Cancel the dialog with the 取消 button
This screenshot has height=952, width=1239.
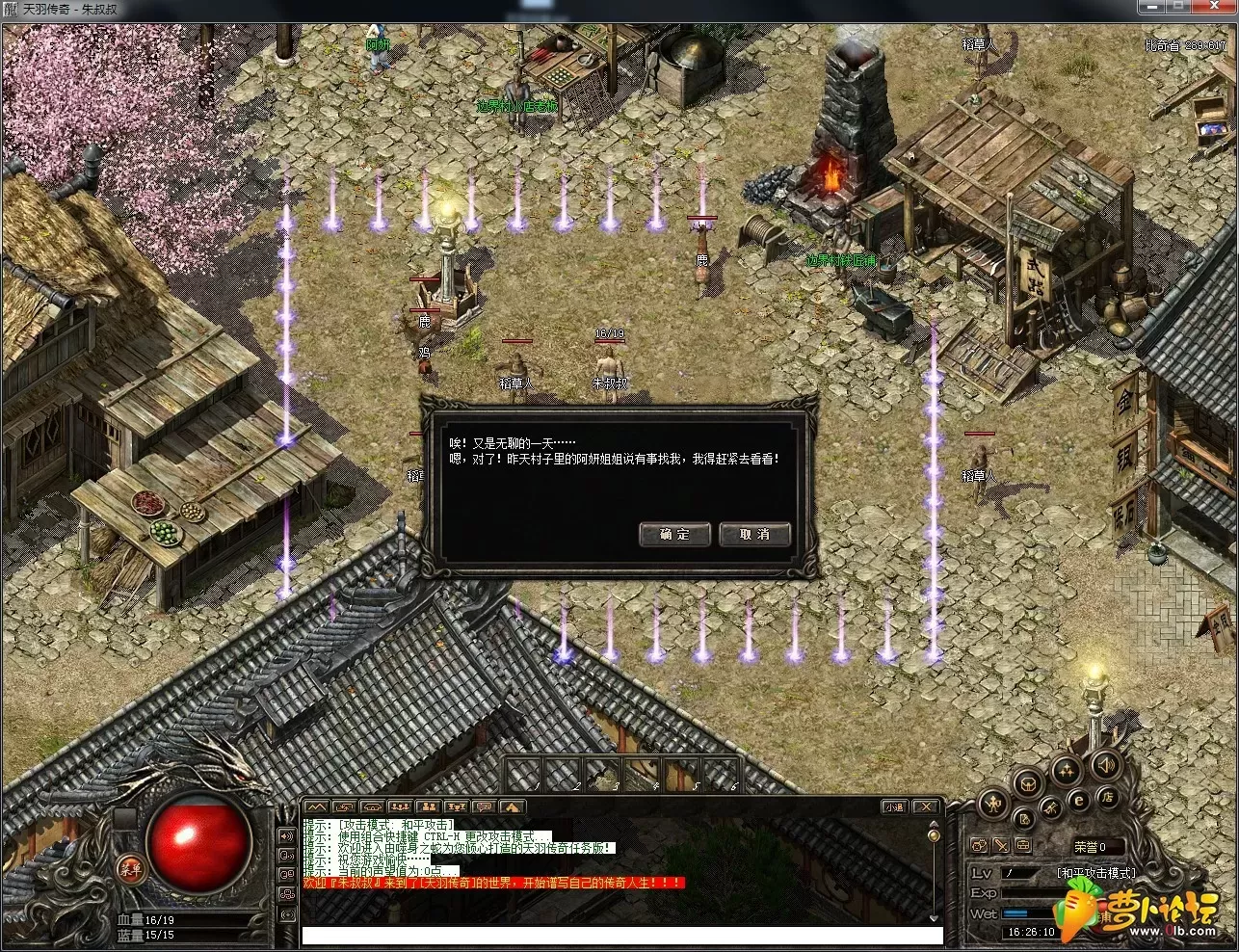coord(754,534)
